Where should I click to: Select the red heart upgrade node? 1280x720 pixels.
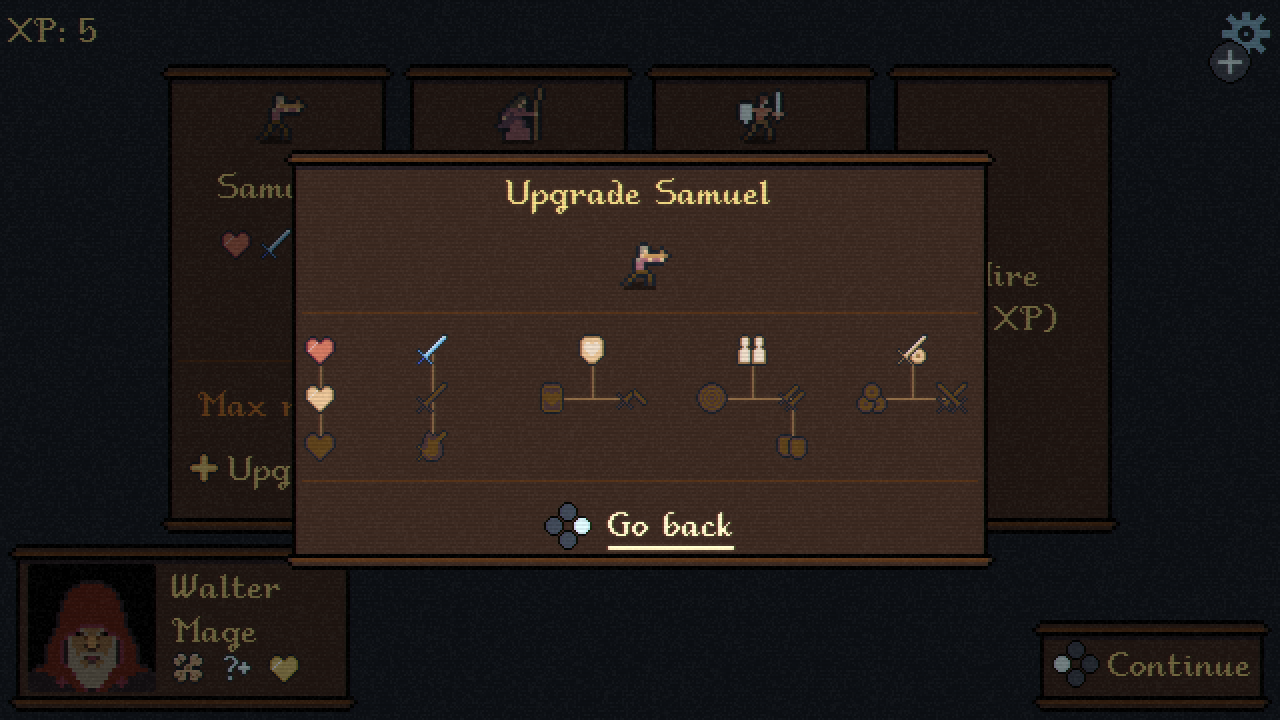coord(320,350)
